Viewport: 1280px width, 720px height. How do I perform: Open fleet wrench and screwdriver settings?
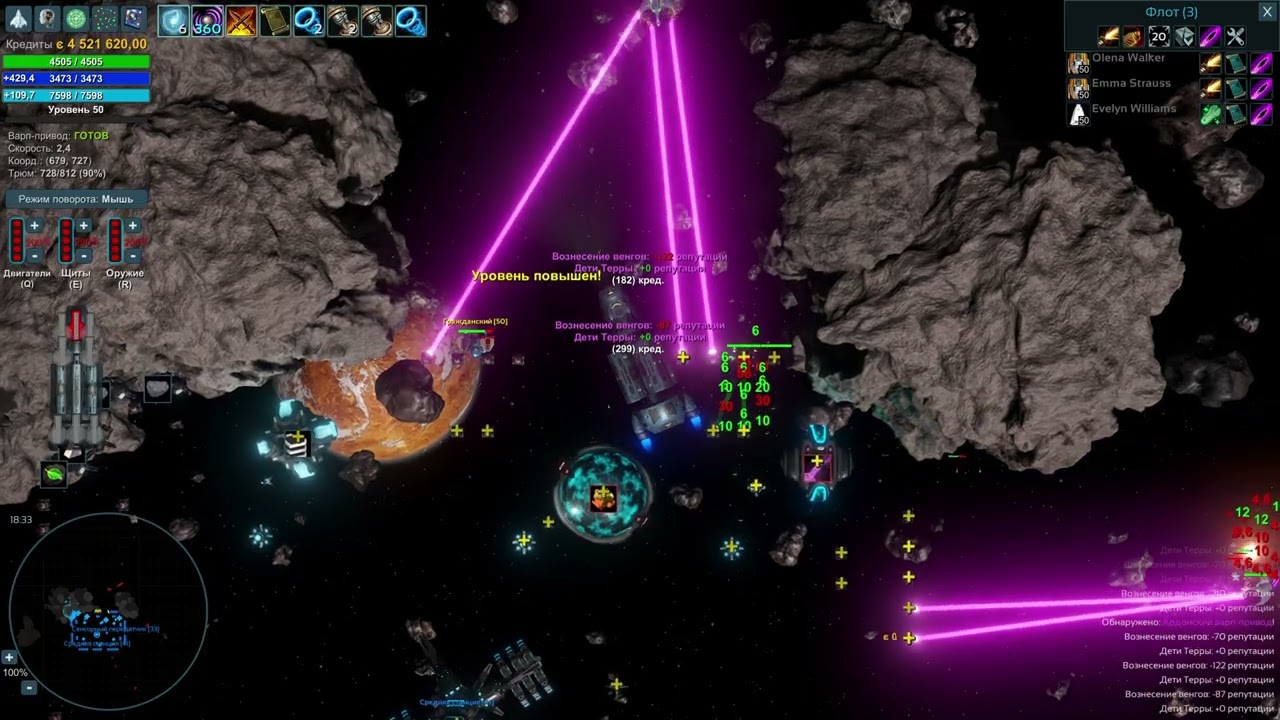1236,37
